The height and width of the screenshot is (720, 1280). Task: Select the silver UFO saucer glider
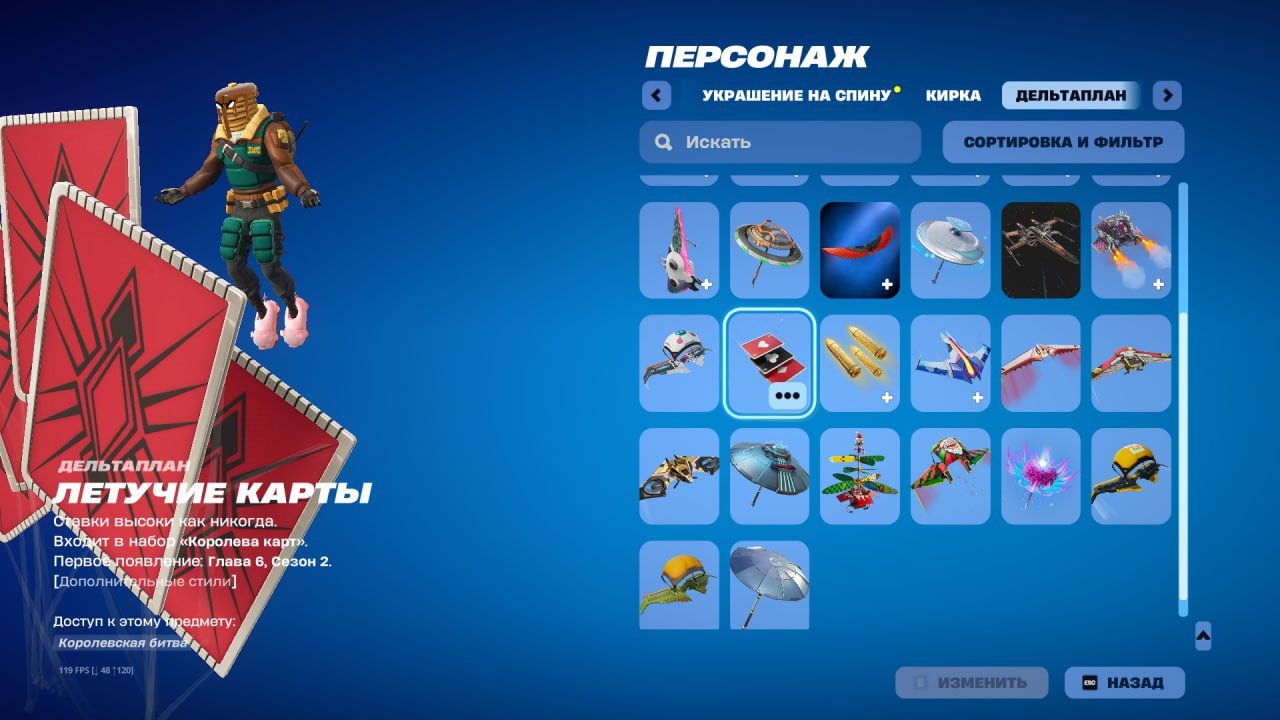[x=950, y=250]
